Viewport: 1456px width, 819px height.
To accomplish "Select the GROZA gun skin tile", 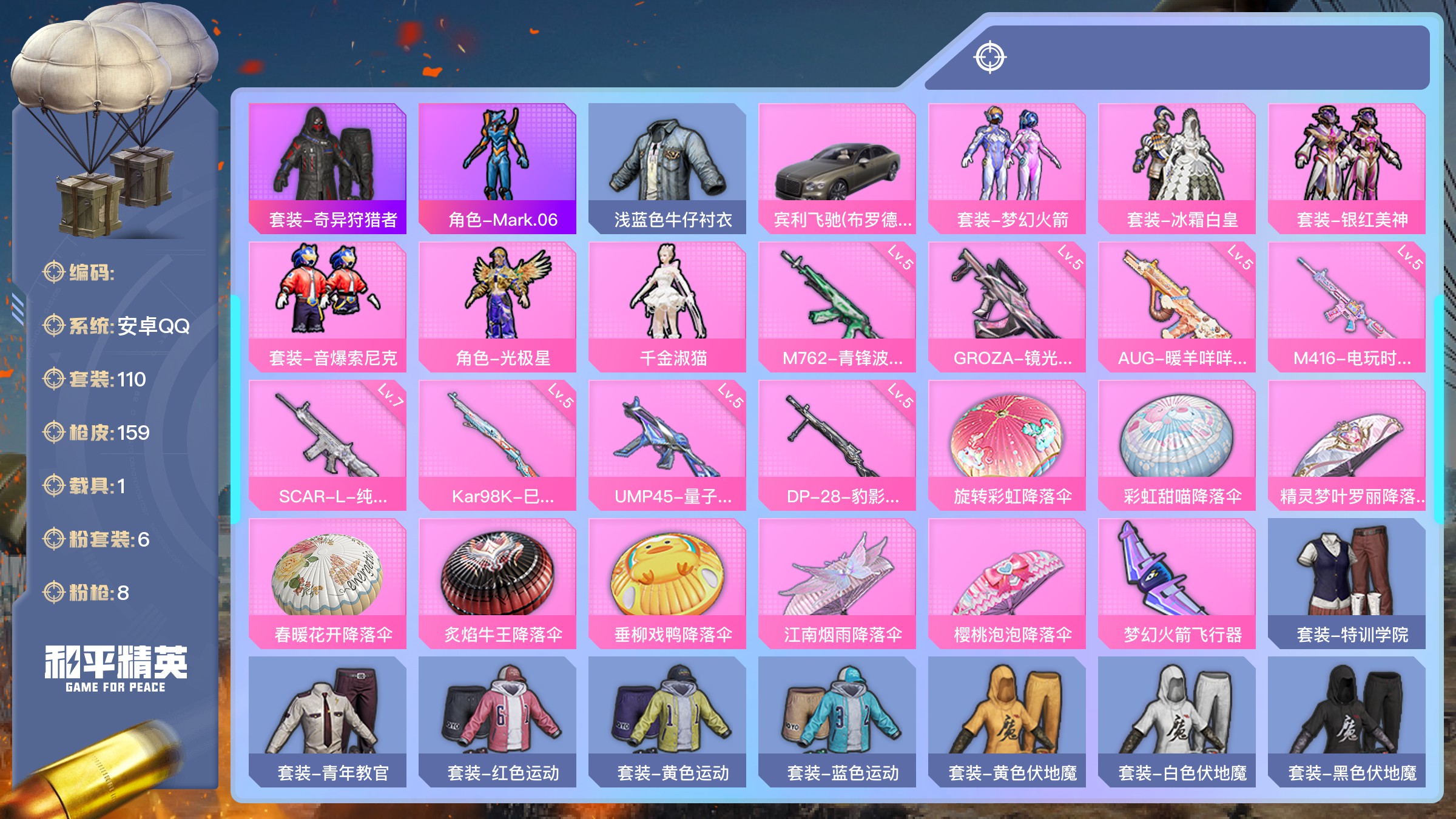I will [x=1007, y=306].
